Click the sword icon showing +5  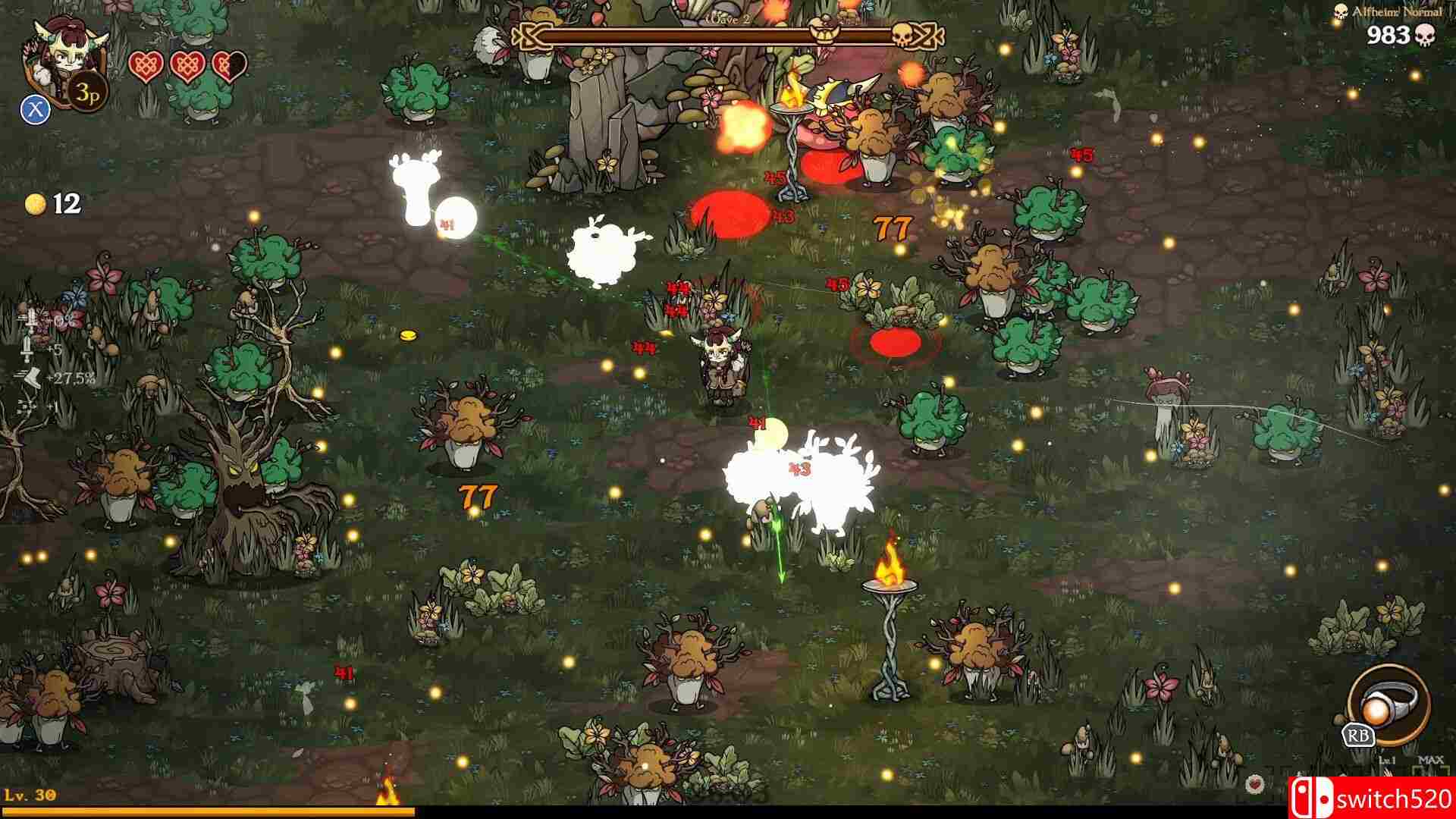(x=27, y=350)
